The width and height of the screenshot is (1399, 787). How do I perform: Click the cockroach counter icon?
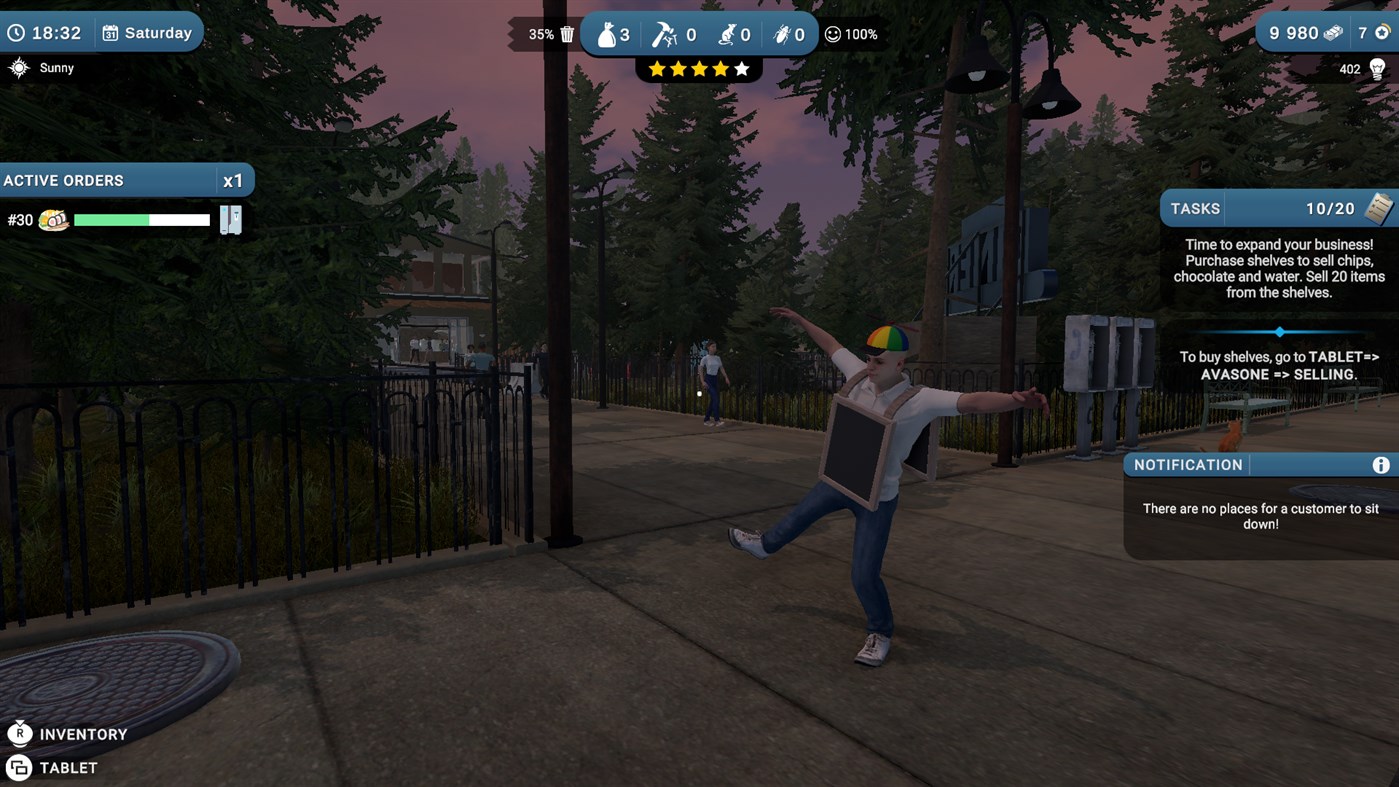[786, 32]
